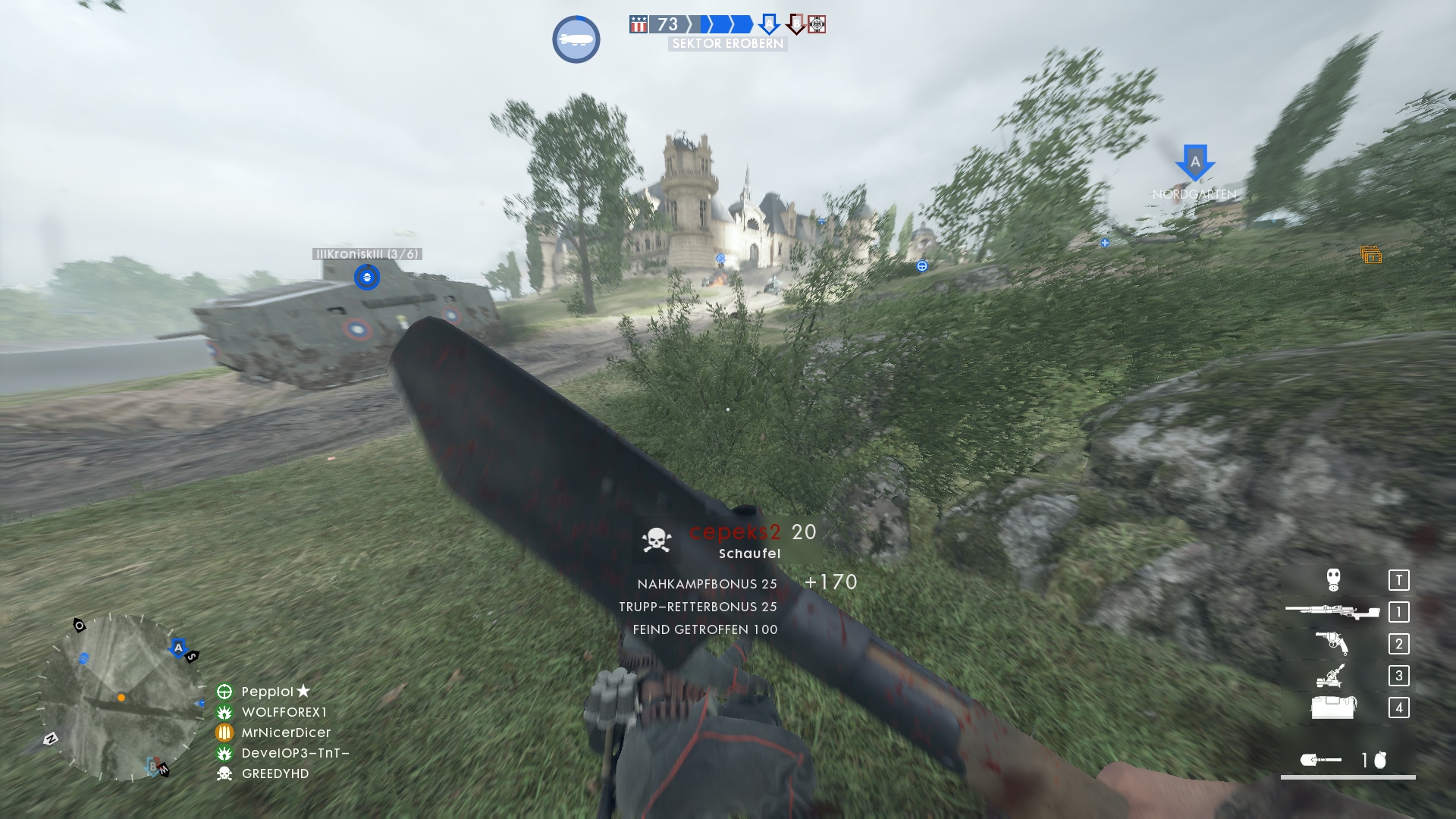Image resolution: width=1456 pixels, height=819 pixels.
Task: Click the orange ammo crate world icon
Action: (x=1371, y=256)
